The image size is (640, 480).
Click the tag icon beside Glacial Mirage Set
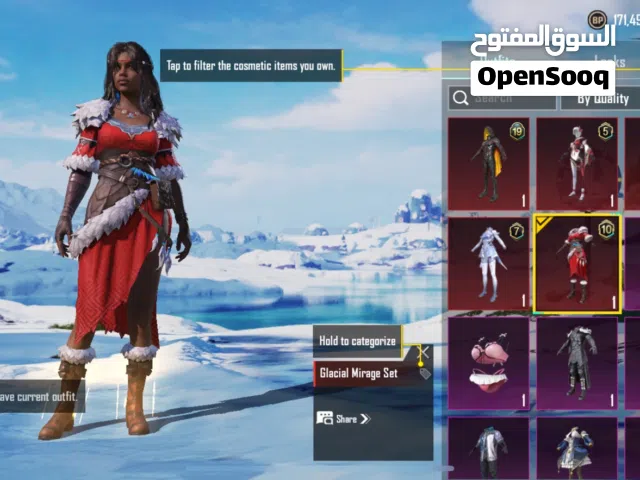coord(424,374)
